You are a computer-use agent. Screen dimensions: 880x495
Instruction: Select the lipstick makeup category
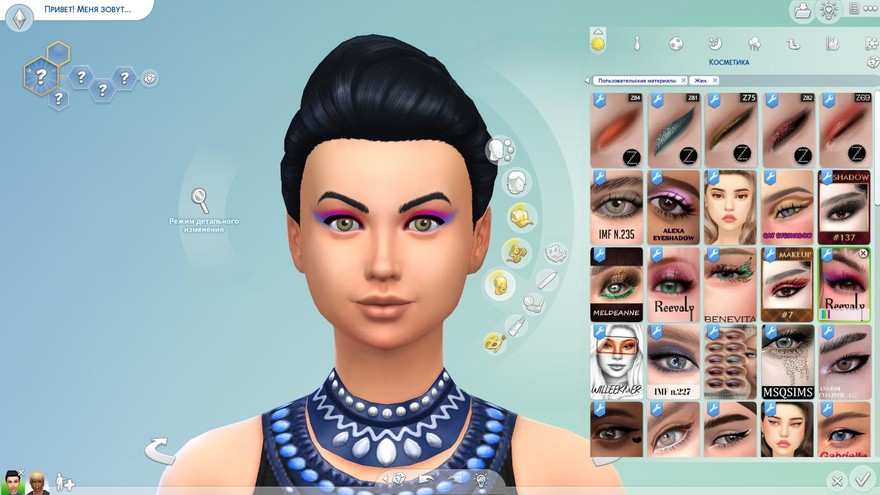tap(515, 325)
